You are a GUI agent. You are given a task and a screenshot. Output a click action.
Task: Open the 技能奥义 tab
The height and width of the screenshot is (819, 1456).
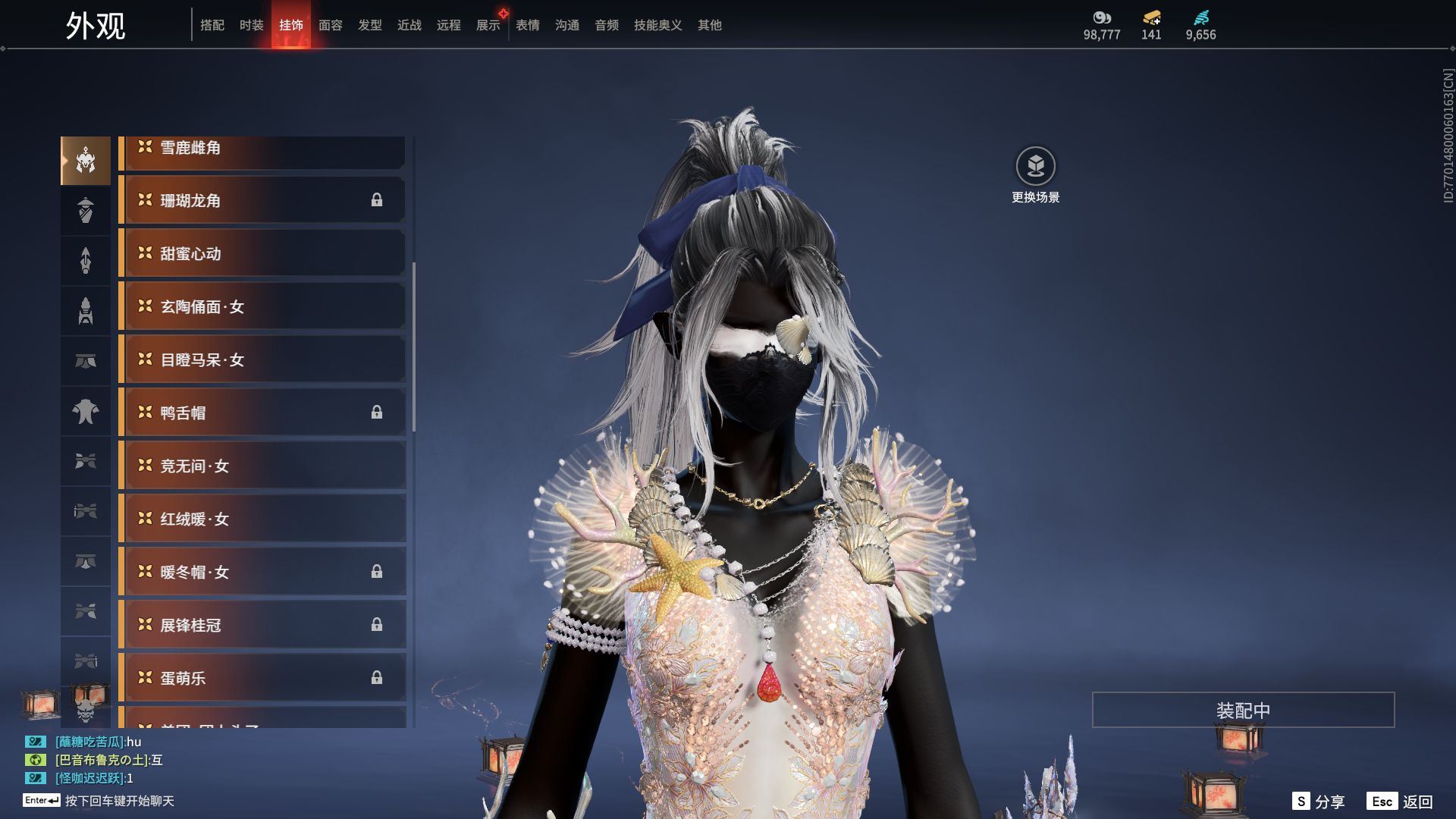click(x=657, y=25)
